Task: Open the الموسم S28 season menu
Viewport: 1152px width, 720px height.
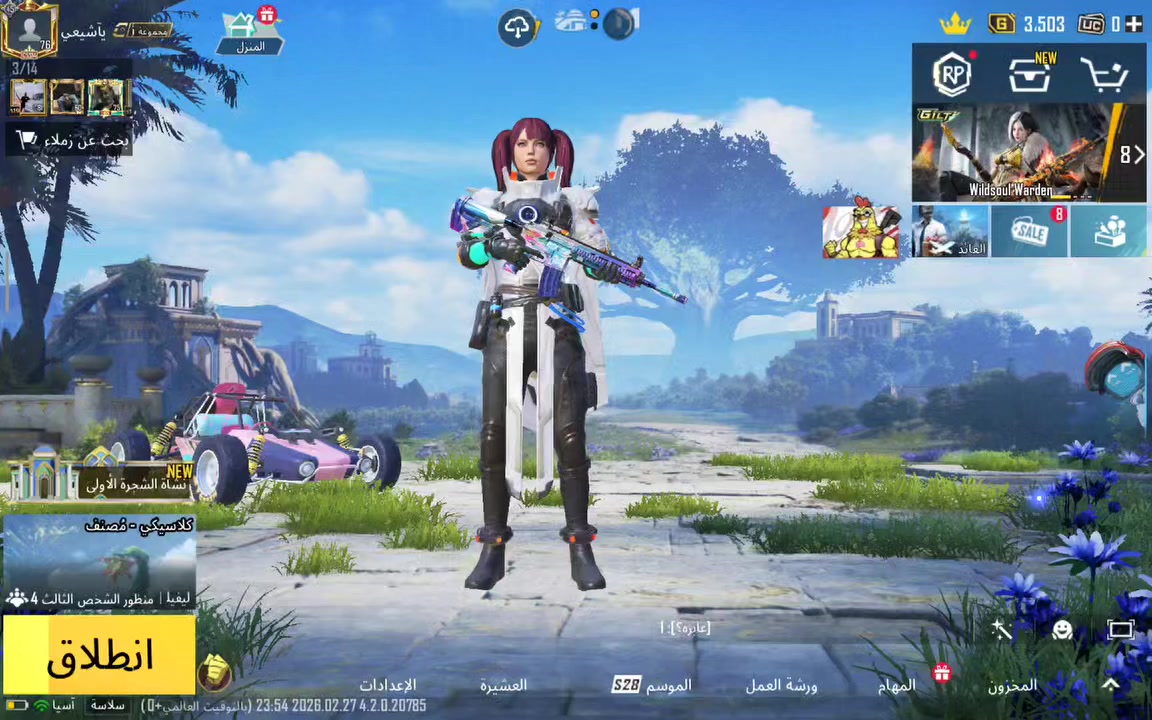Action: (x=652, y=685)
